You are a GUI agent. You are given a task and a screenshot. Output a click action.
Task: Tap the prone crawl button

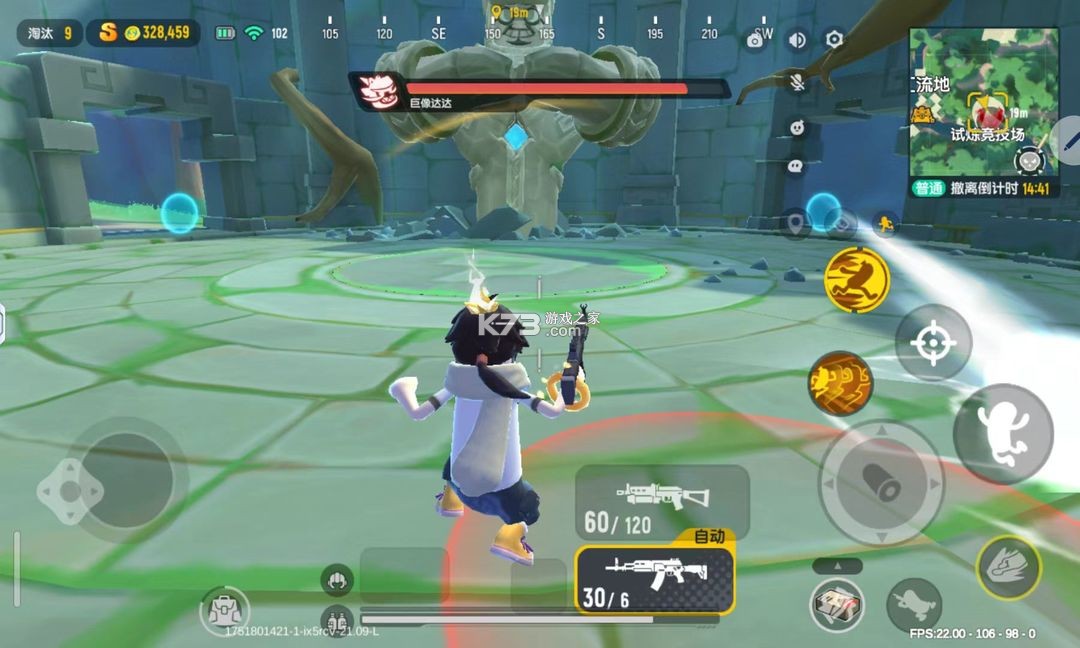coord(913,604)
